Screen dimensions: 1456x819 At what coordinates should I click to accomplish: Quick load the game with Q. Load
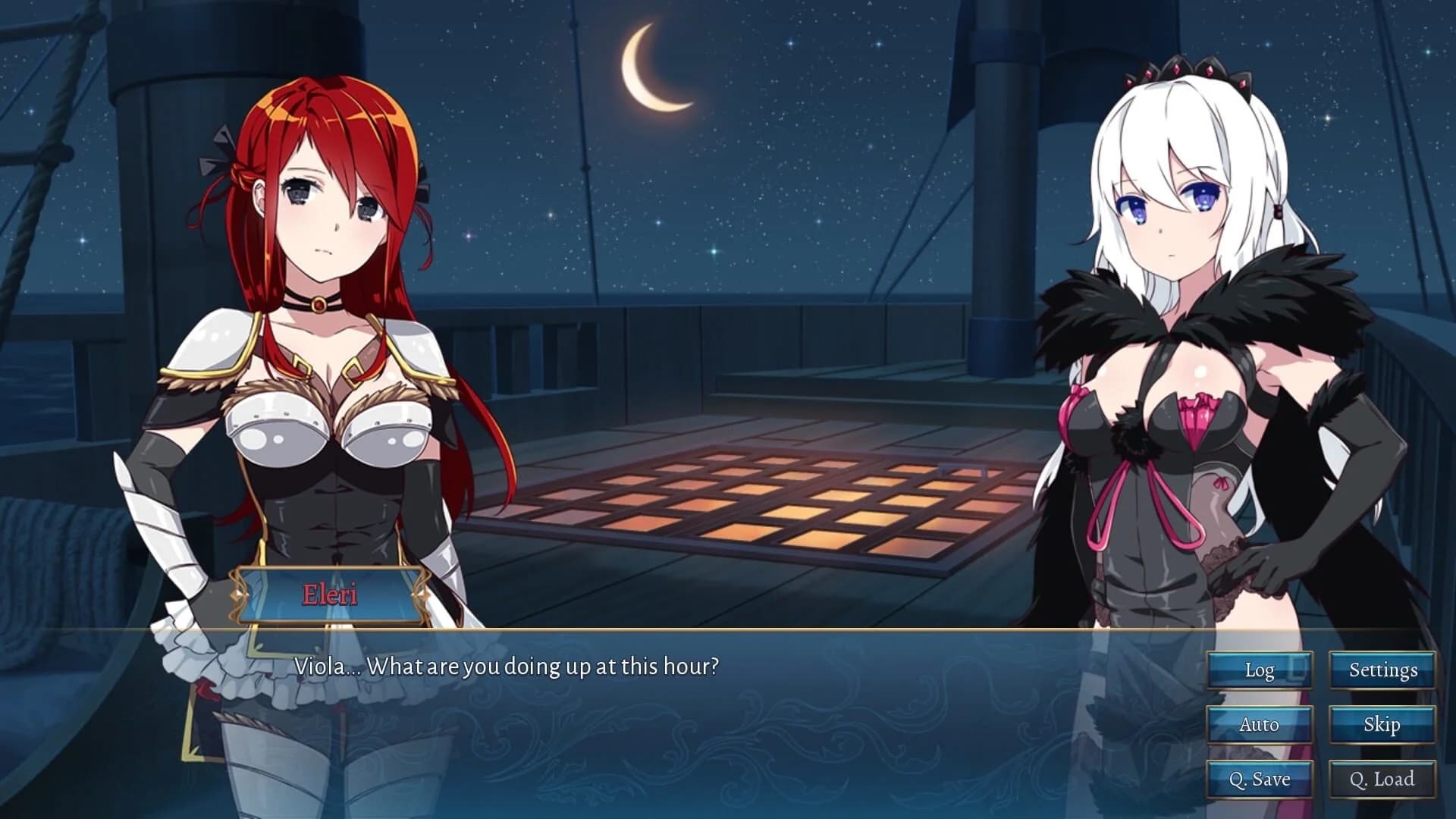click(1383, 779)
